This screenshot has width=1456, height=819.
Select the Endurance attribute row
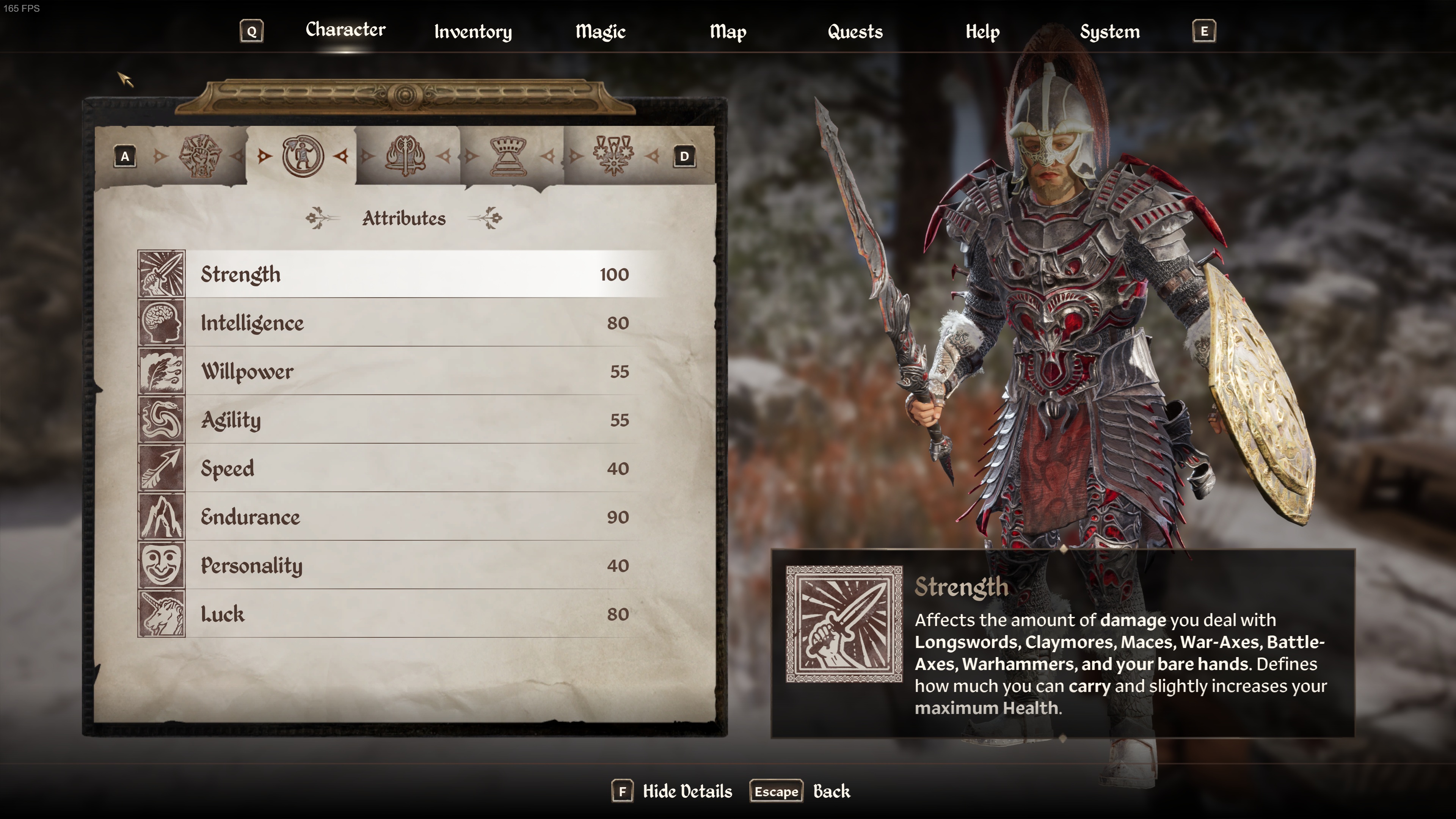coord(414,517)
